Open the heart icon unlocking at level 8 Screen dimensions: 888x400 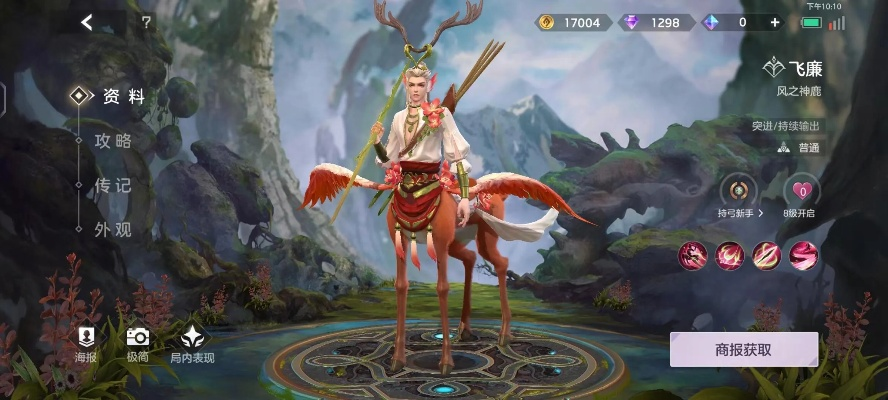(800, 195)
